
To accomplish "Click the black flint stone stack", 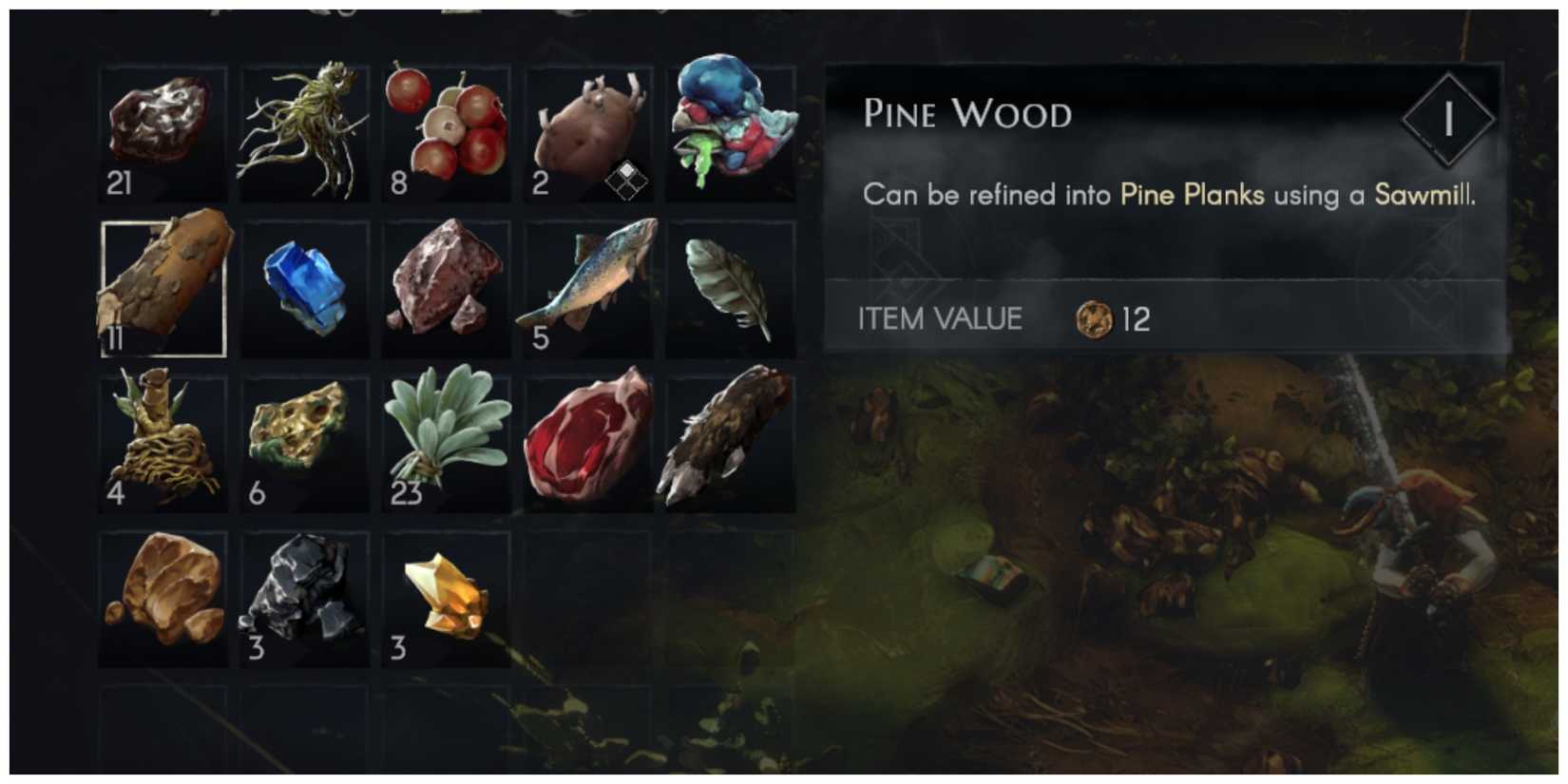I will coord(304,597).
